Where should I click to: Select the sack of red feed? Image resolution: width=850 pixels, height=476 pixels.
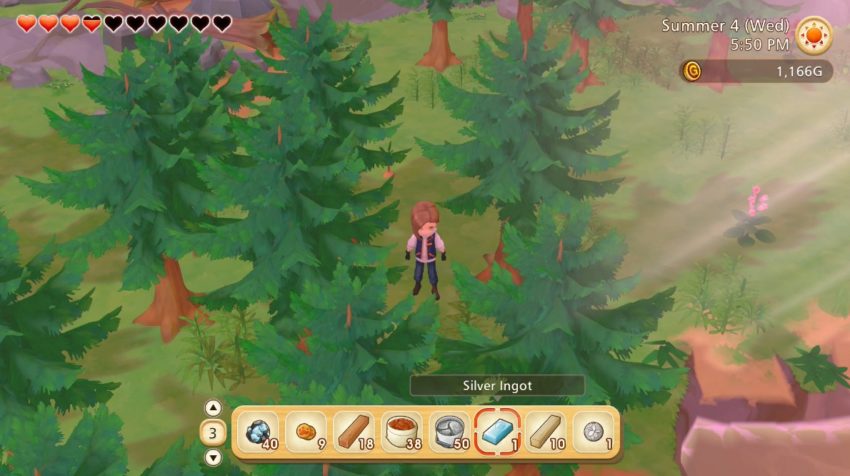[x=403, y=432]
